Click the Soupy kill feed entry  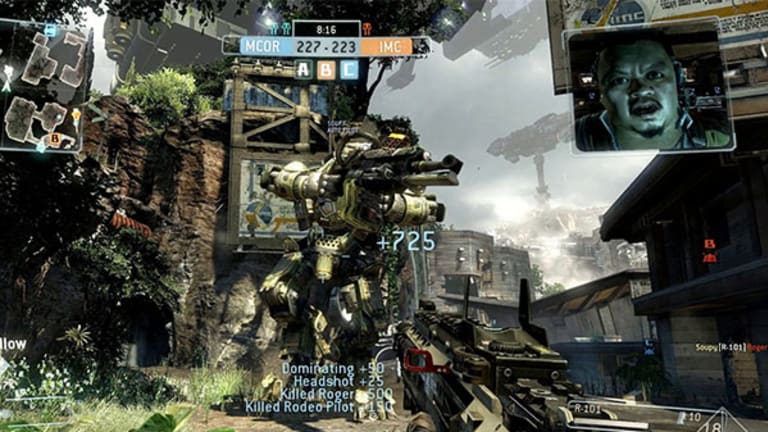(730, 348)
